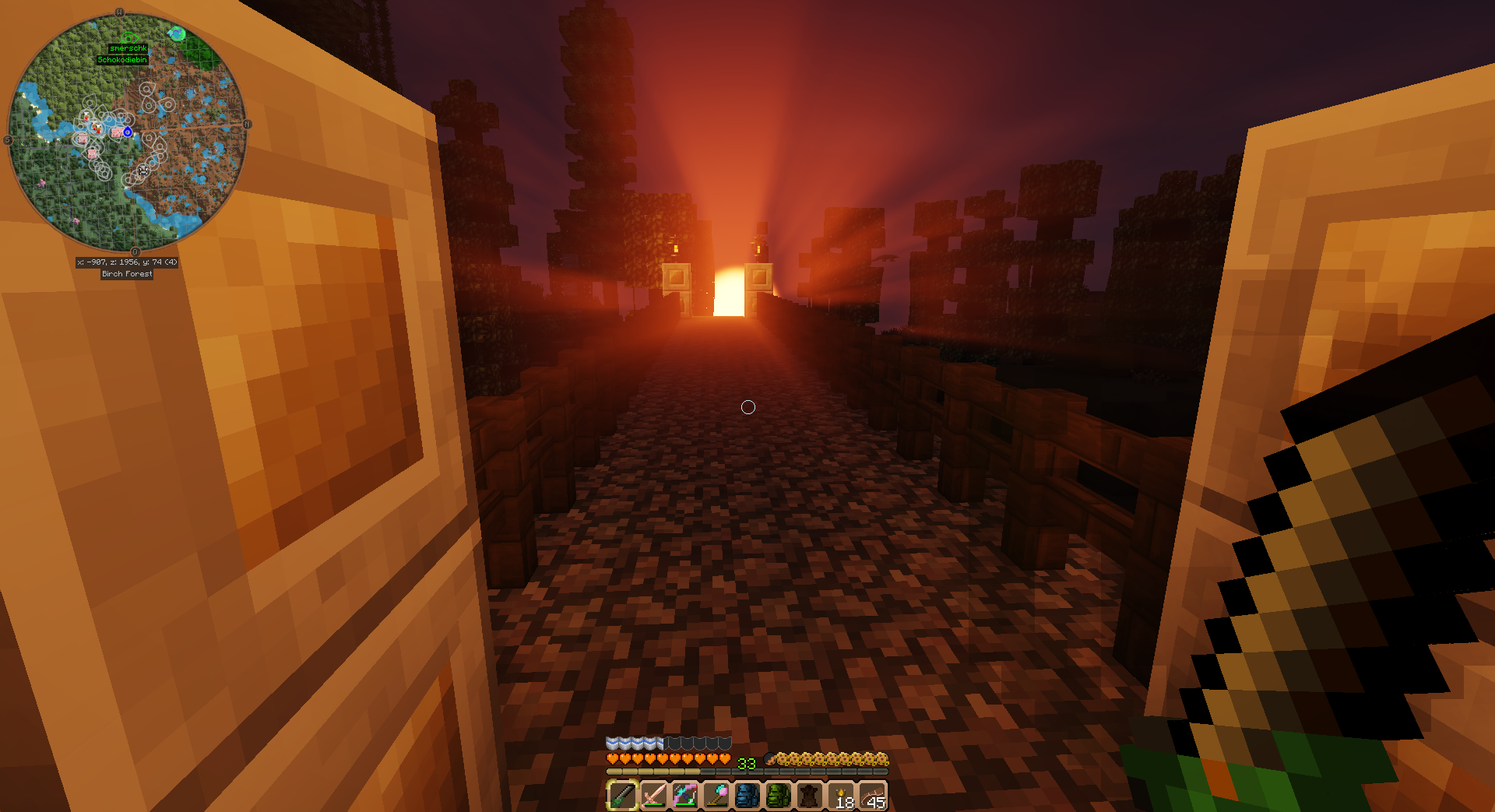Select the cooked meat stack of 45

point(872,796)
